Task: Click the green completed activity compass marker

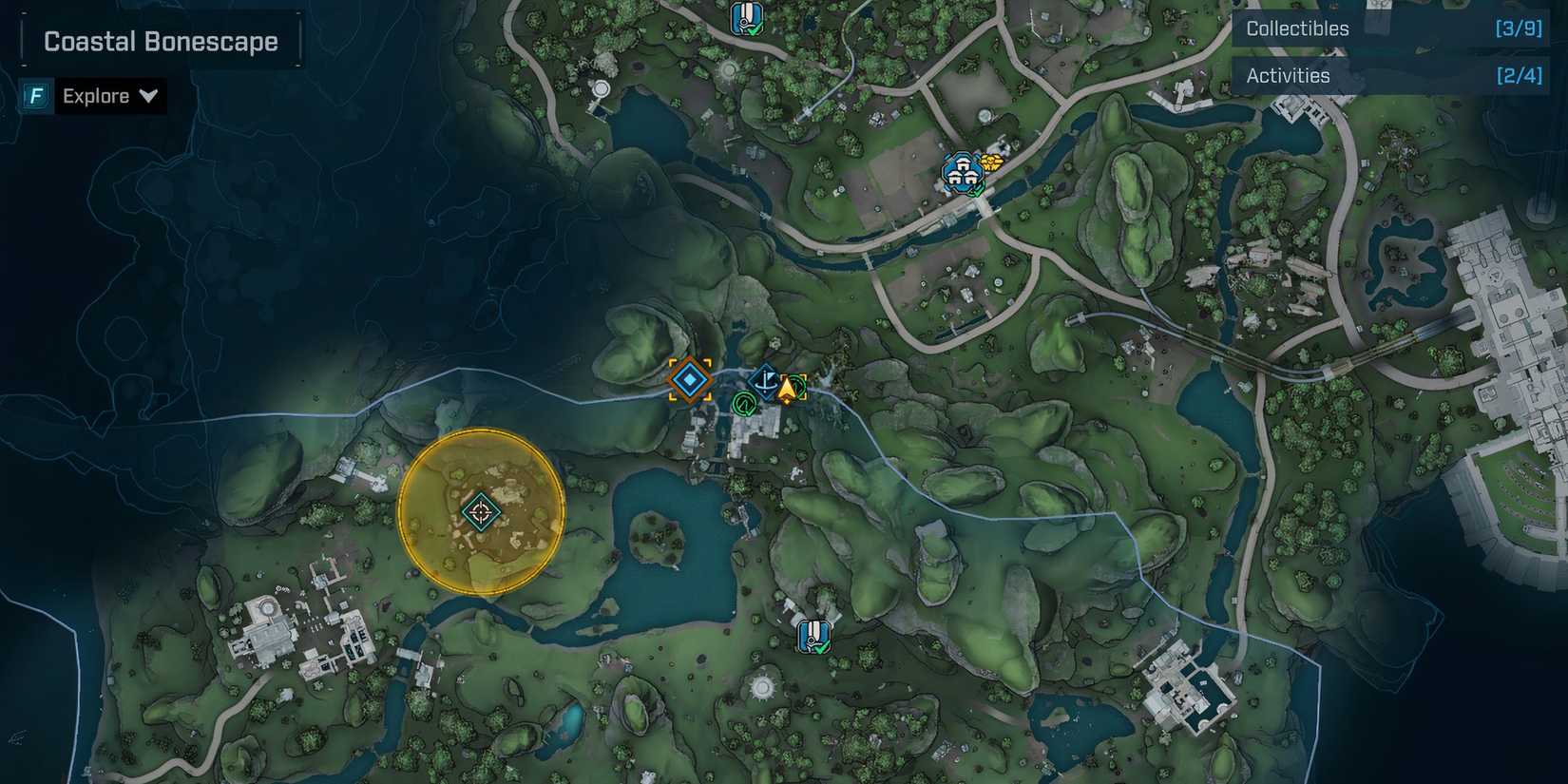Action: point(744,404)
